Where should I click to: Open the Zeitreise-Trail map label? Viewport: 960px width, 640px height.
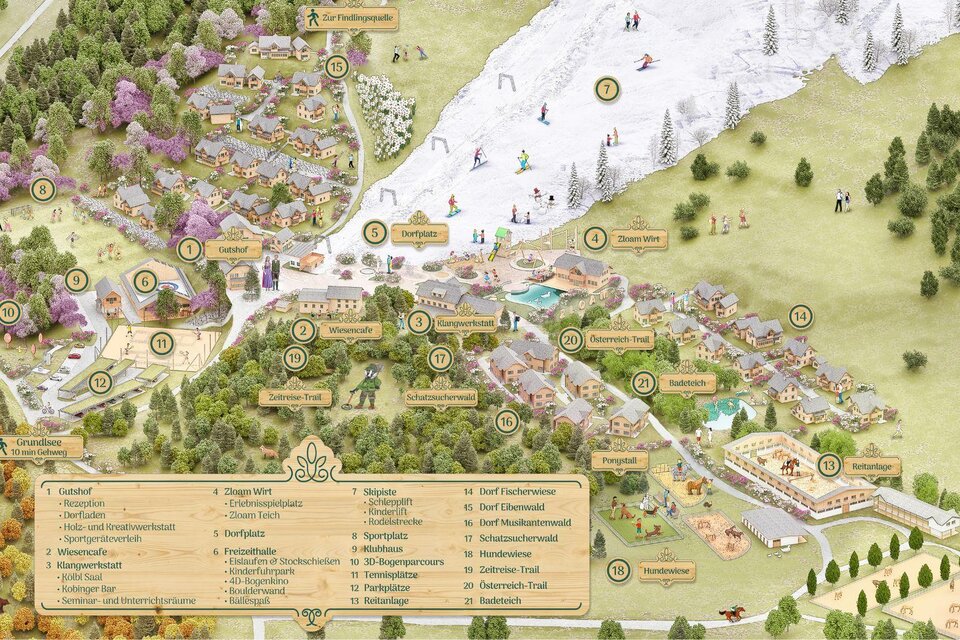click(295, 397)
